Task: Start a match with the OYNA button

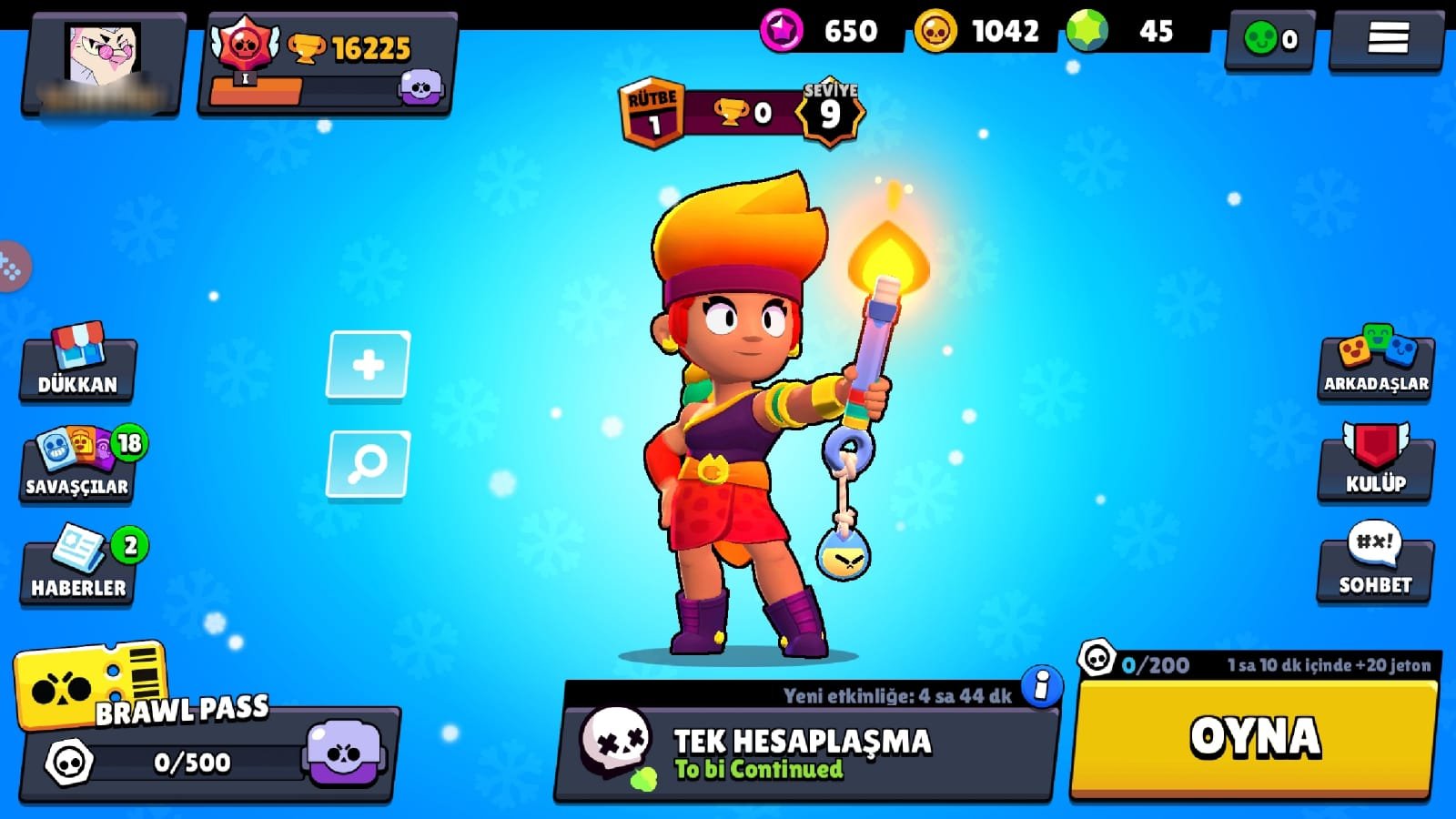Action: click(x=1254, y=738)
